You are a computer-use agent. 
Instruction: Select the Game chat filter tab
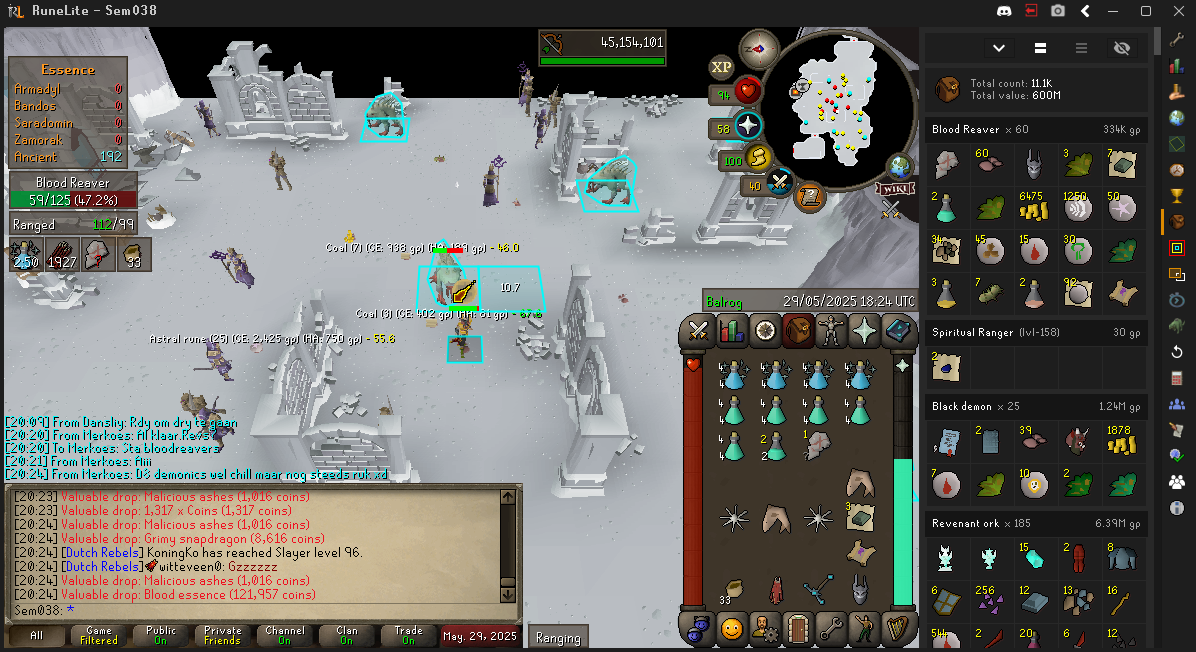click(99, 635)
